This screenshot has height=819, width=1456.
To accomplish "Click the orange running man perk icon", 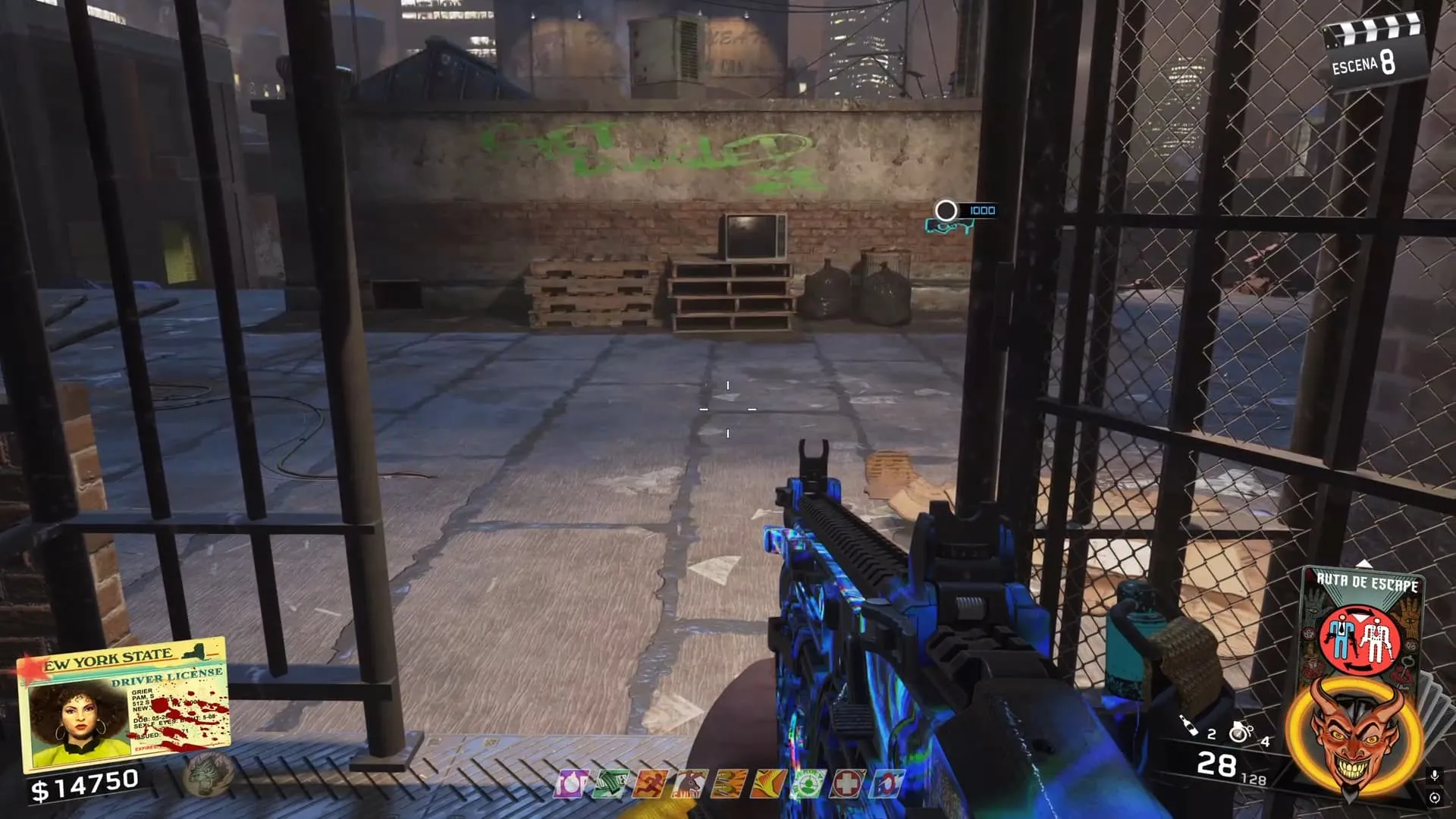I will (x=650, y=784).
